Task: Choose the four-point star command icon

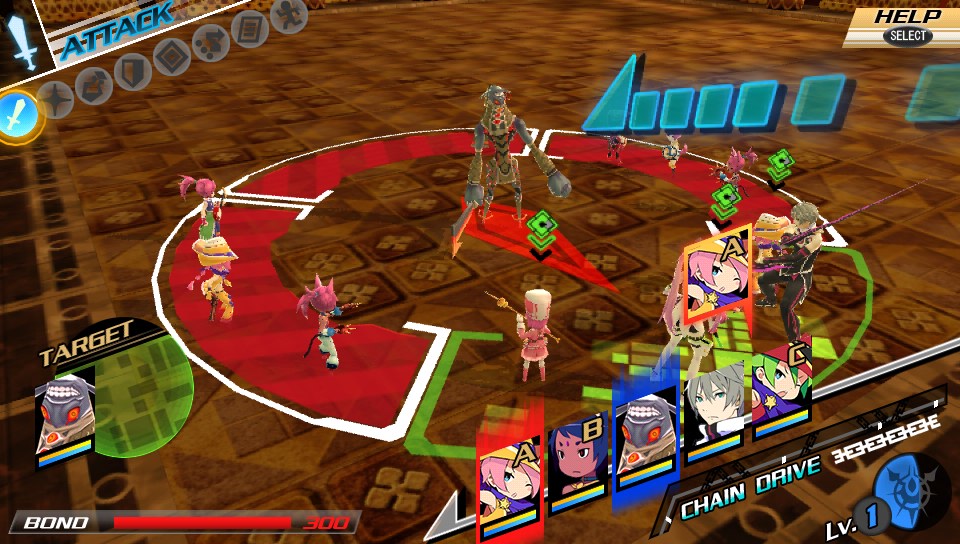Action: pos(57,99)
